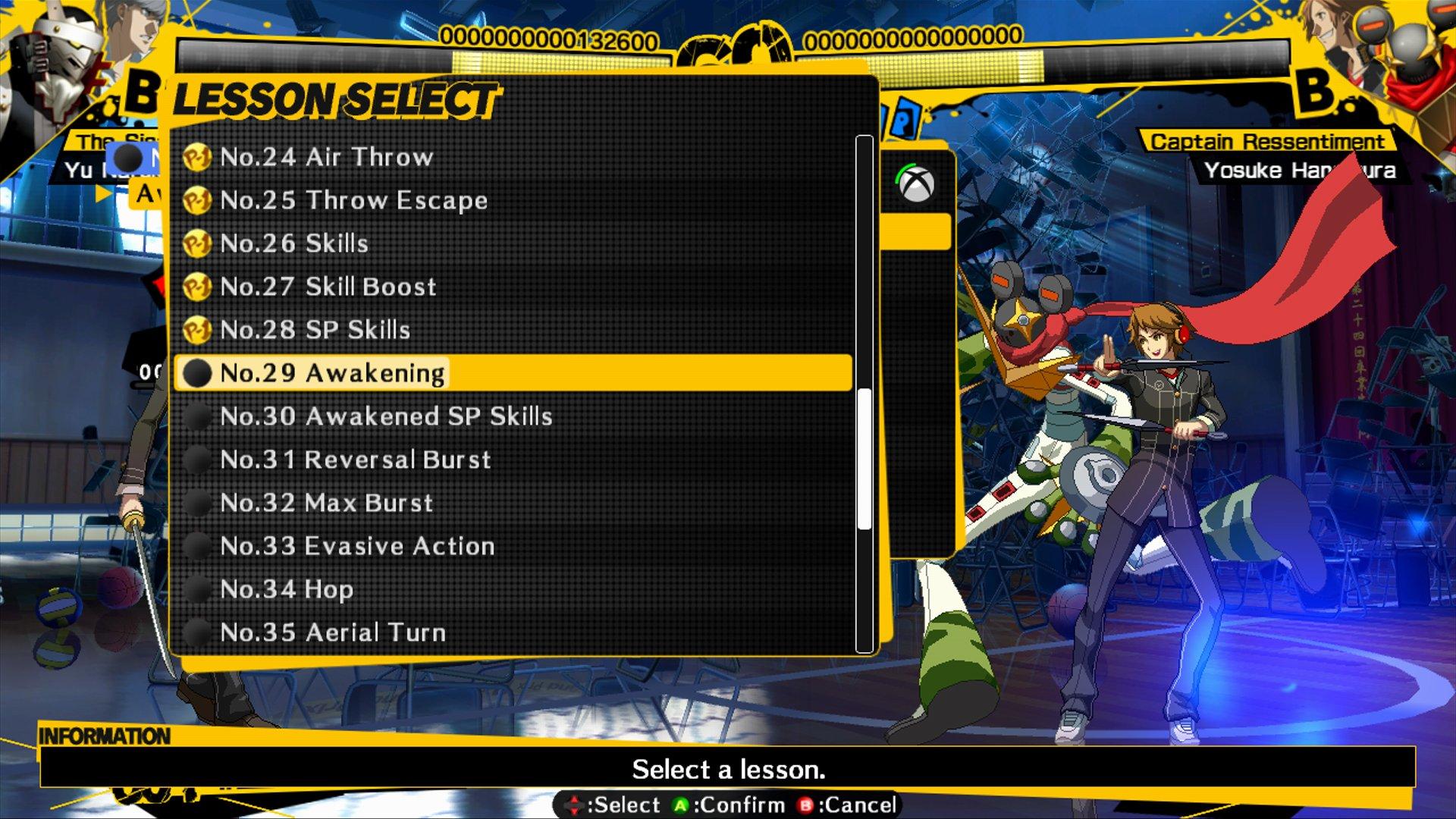Select the No.29 Awakening lesson
This screenshot has height=819, width=1456.
[334, 372]
